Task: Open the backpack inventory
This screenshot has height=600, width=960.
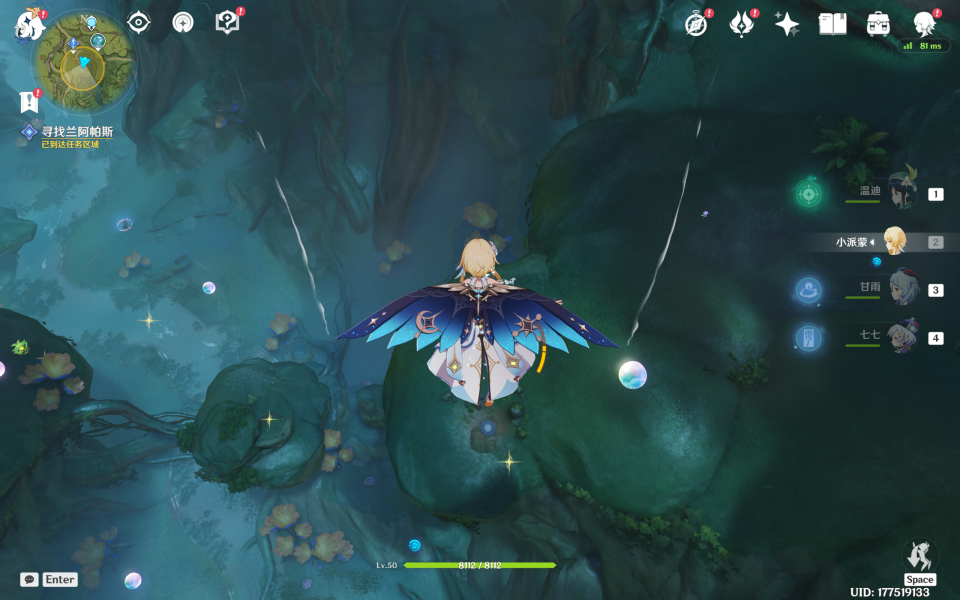Action: tap(878, 25)
